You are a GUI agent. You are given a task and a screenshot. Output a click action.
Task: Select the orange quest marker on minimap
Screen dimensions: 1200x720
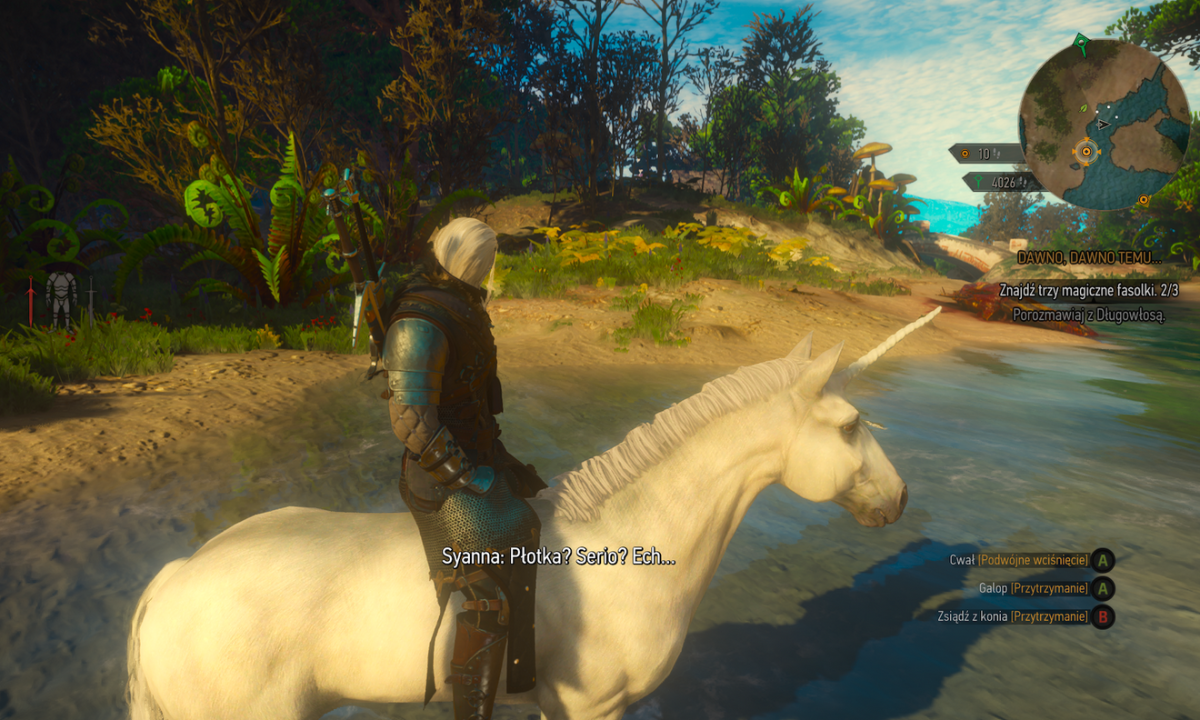tap(1086, 153)
